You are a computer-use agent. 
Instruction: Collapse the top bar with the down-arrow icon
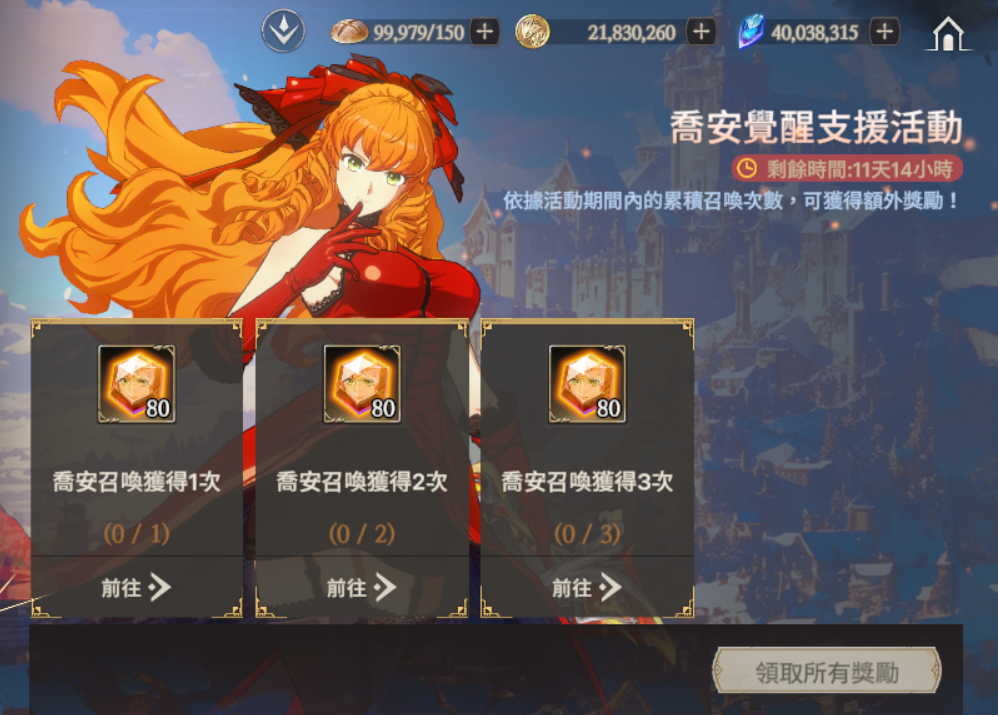pos(283,31)
